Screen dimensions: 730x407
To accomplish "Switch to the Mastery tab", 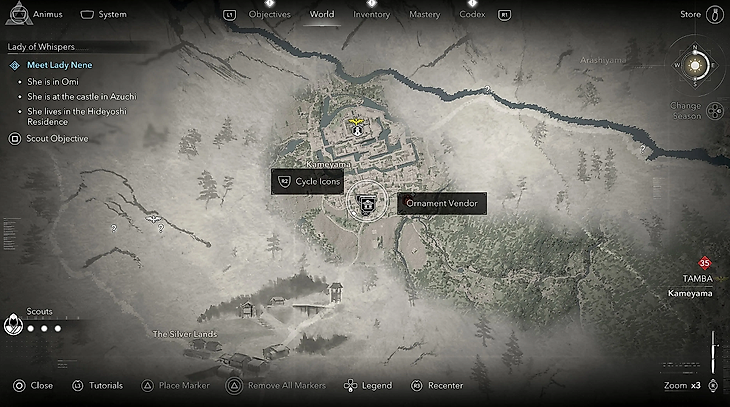I will (424, 15).
